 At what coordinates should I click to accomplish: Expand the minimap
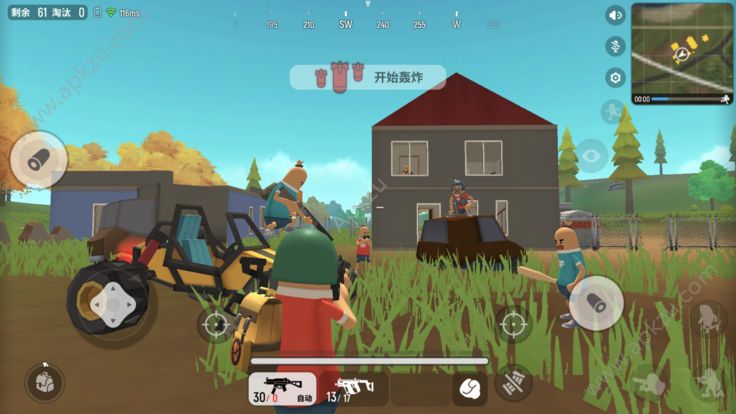(683, 47)
